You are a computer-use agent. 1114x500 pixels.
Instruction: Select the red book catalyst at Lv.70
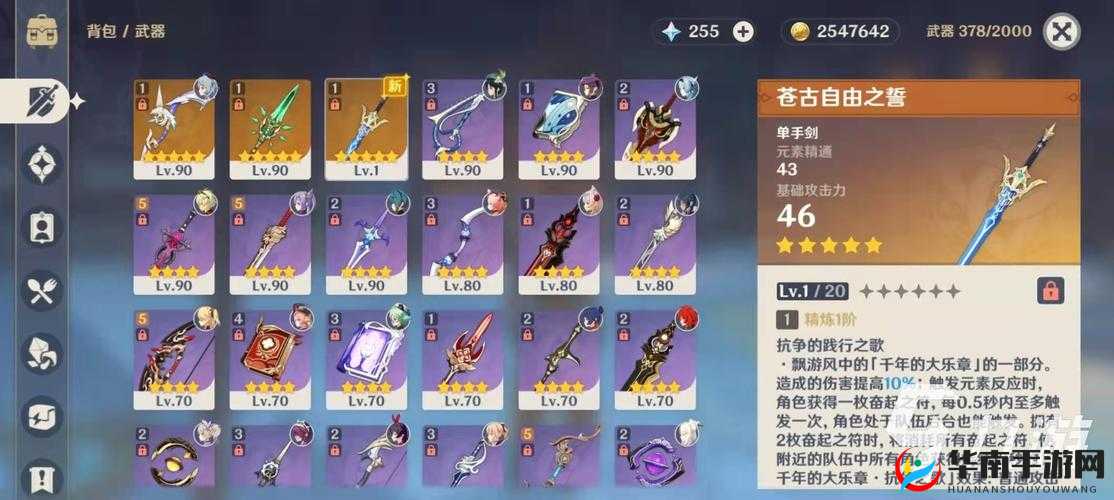coord(270,353)
